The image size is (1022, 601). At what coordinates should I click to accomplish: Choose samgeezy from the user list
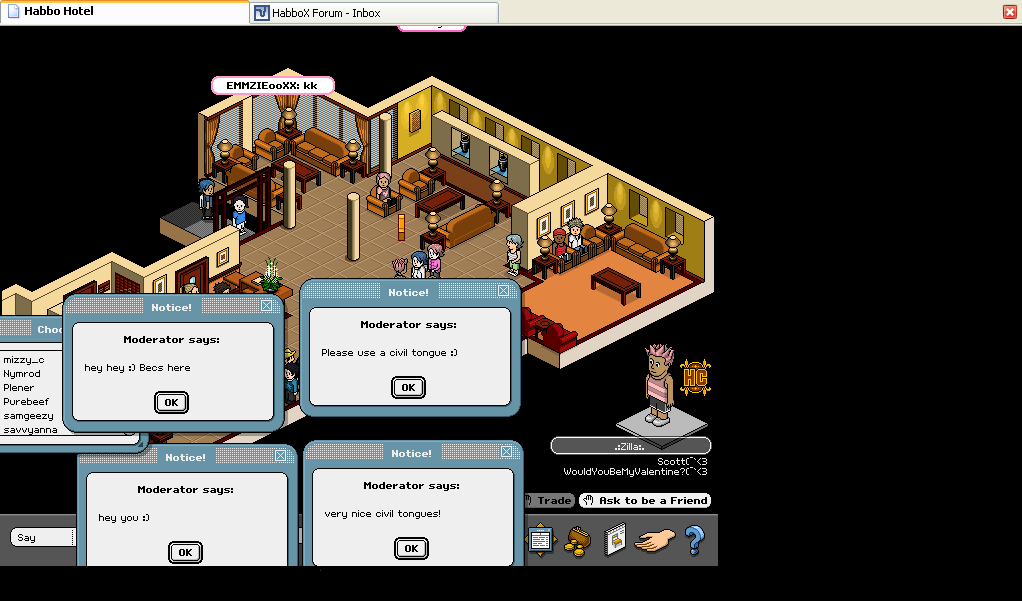pyautogui.click(x=28, y=415)
